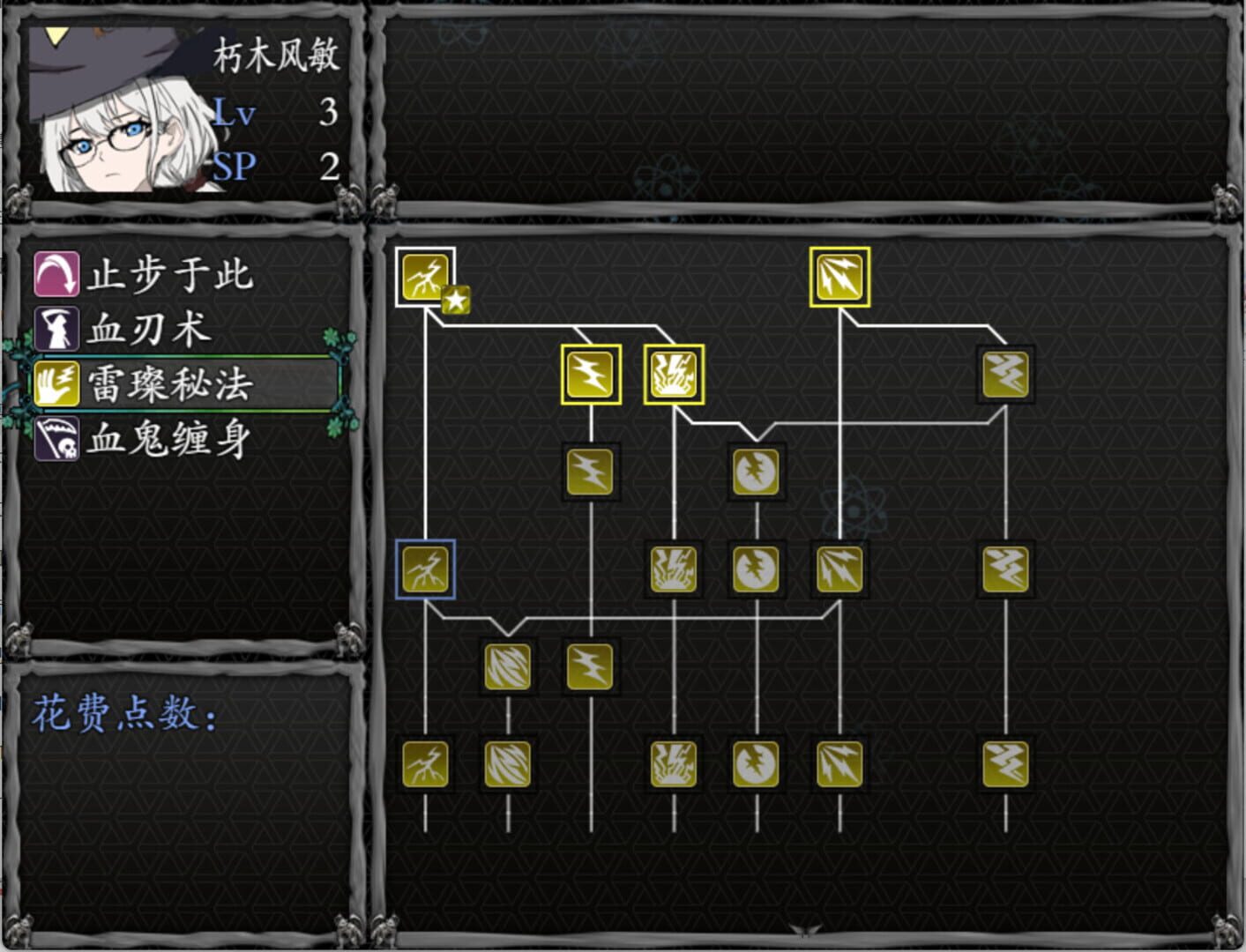Click the scythe icon beside 血刃术
This screenshot has height=952, width=1246.
pos(55,329)
